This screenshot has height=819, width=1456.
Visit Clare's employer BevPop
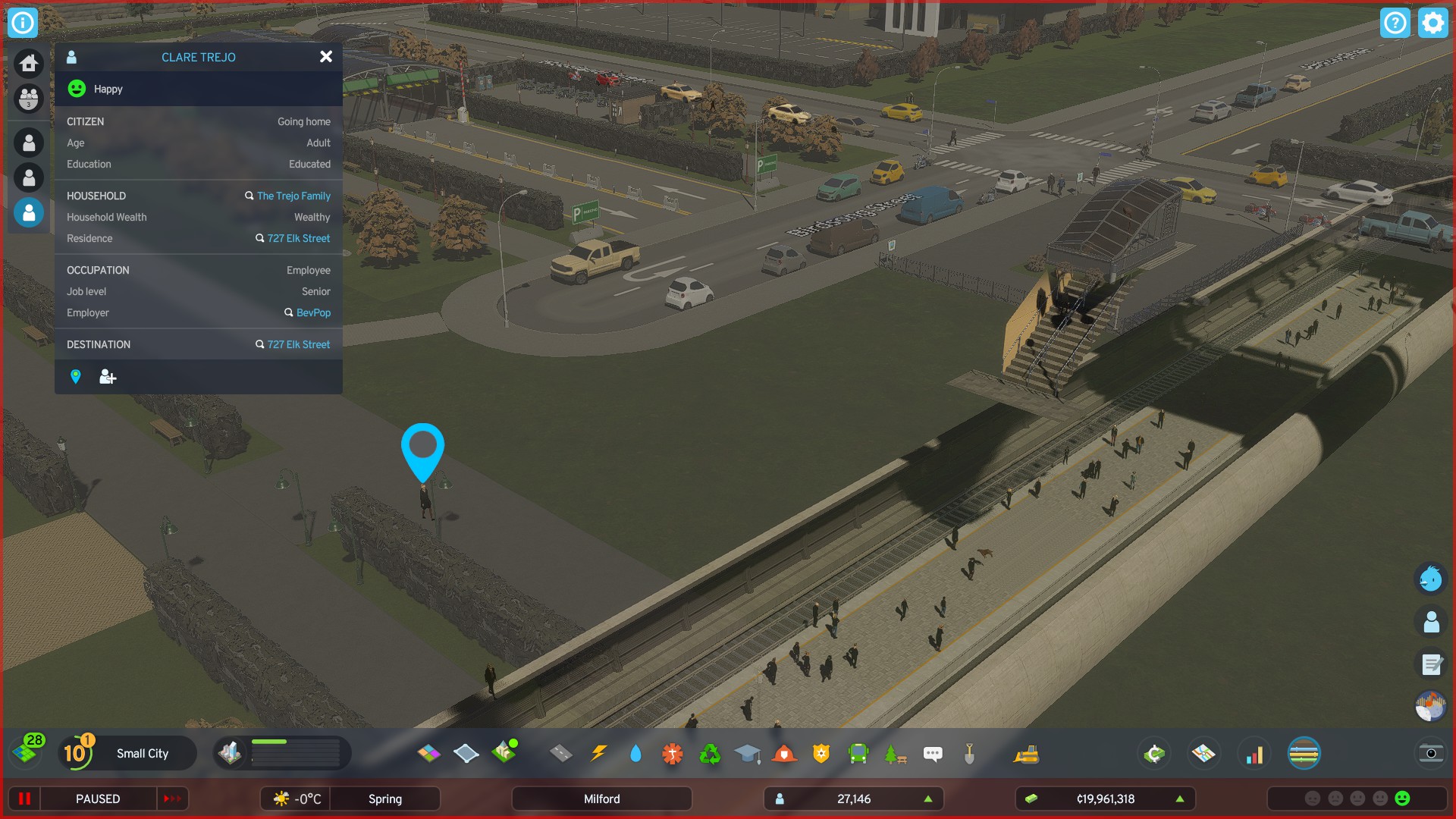coord(313,312)
